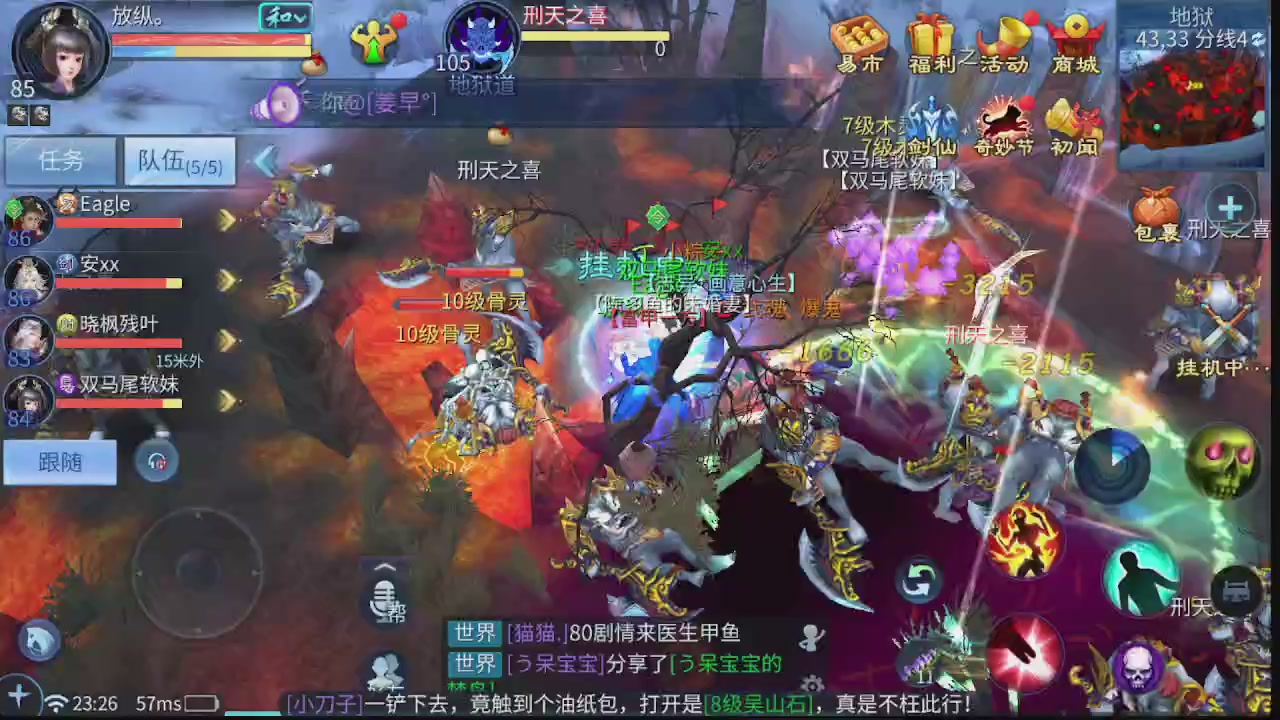Switch to the 队伍(5/5) team tab
Screen dimensions: 1280x720
(179, 161)
